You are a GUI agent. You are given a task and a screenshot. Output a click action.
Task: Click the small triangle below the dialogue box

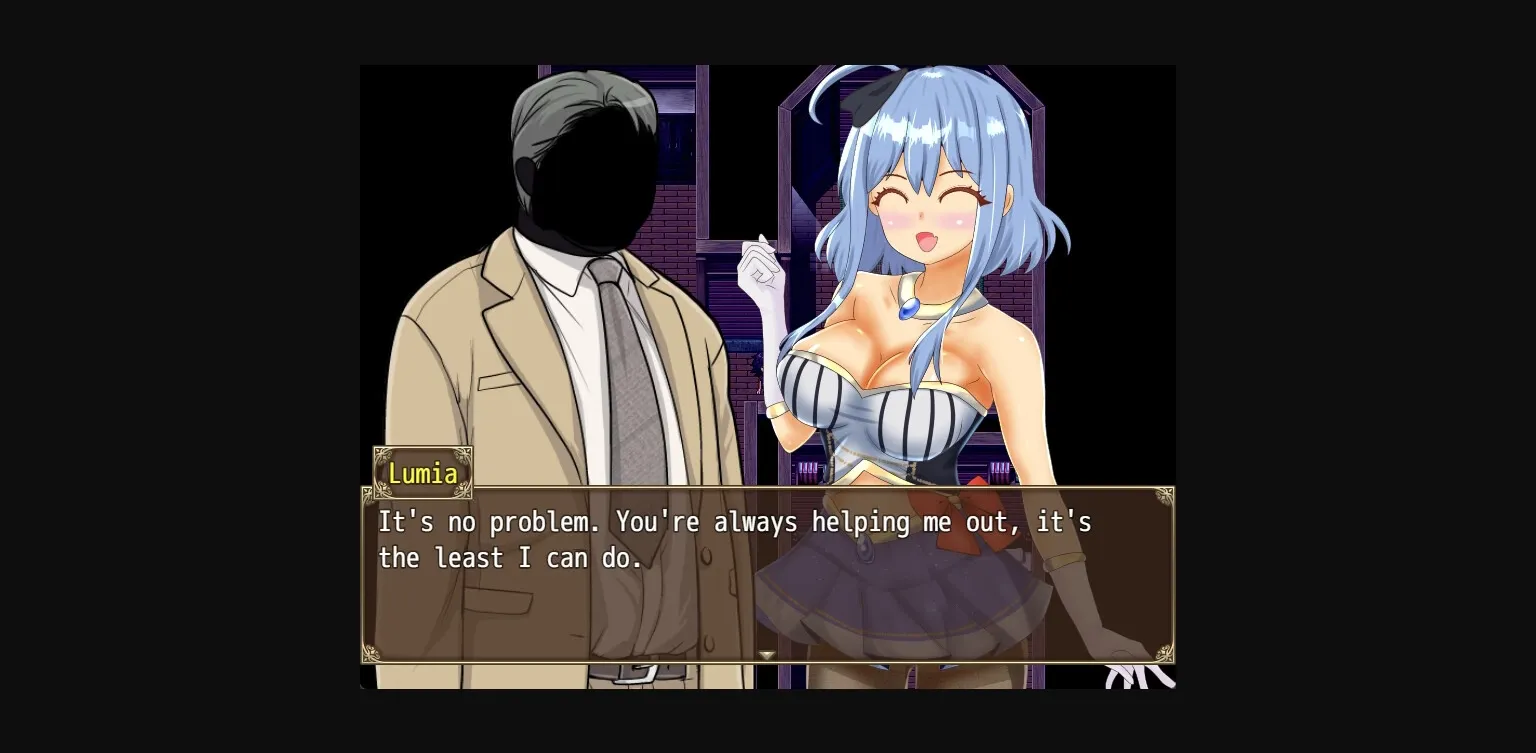pos(766,654)
